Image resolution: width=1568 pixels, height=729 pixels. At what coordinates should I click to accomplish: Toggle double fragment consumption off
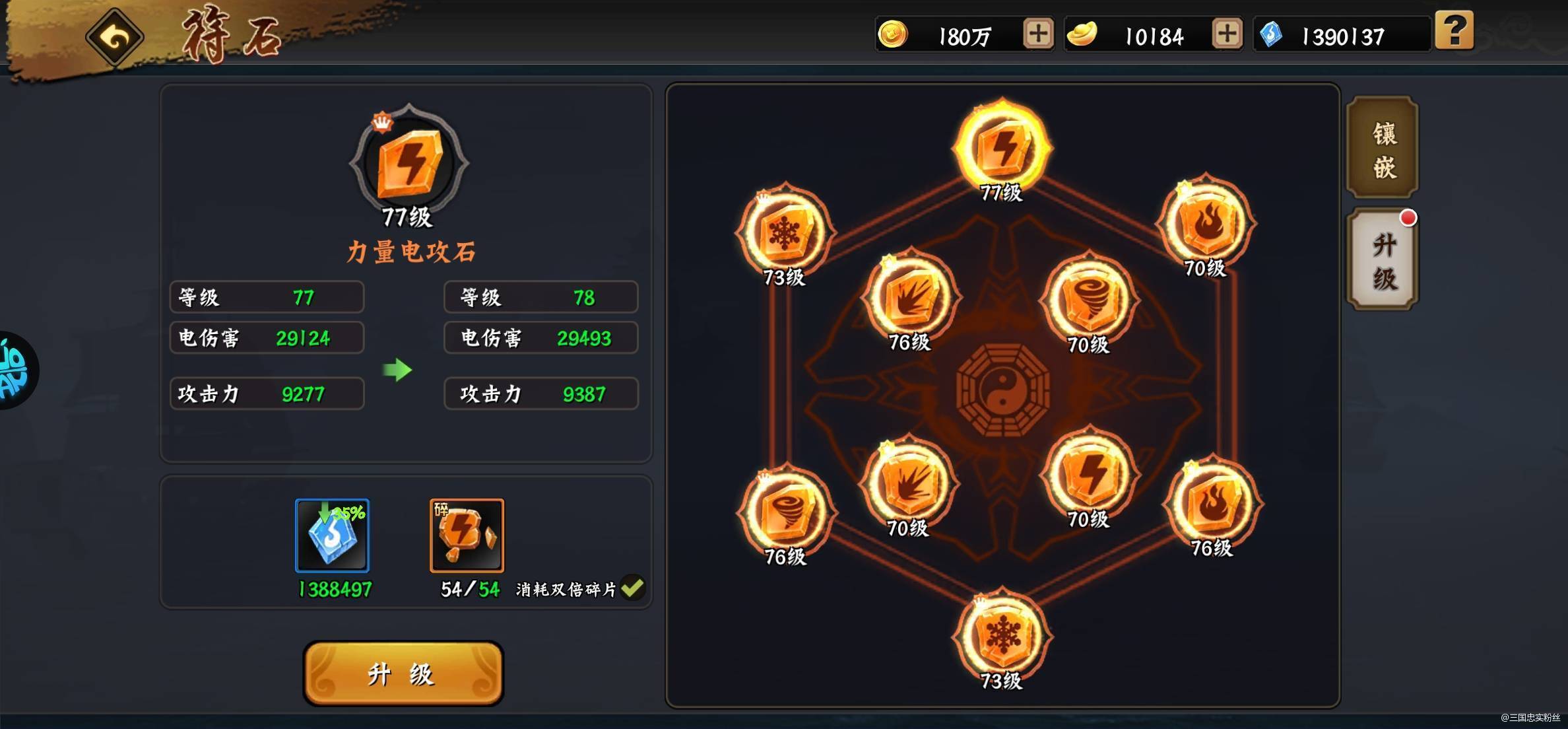tap(634, 588)
